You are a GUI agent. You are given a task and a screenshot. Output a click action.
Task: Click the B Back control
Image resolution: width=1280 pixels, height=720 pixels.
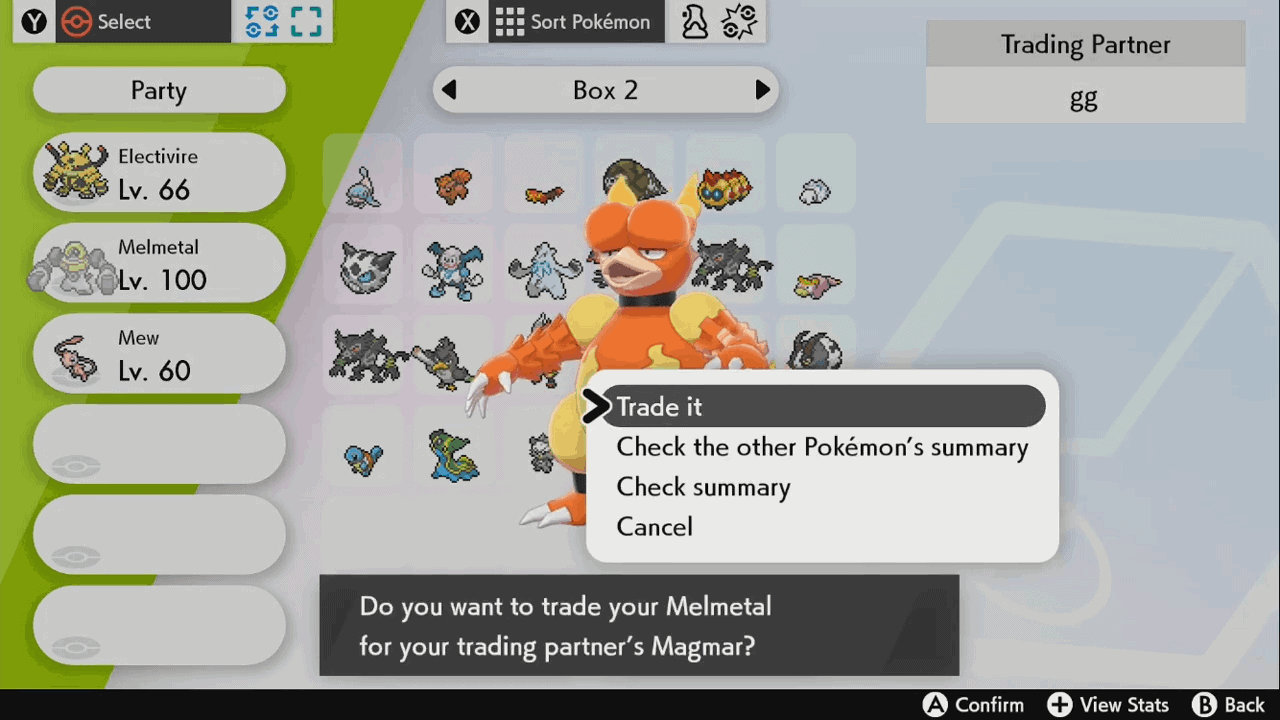click(1228, 705)
